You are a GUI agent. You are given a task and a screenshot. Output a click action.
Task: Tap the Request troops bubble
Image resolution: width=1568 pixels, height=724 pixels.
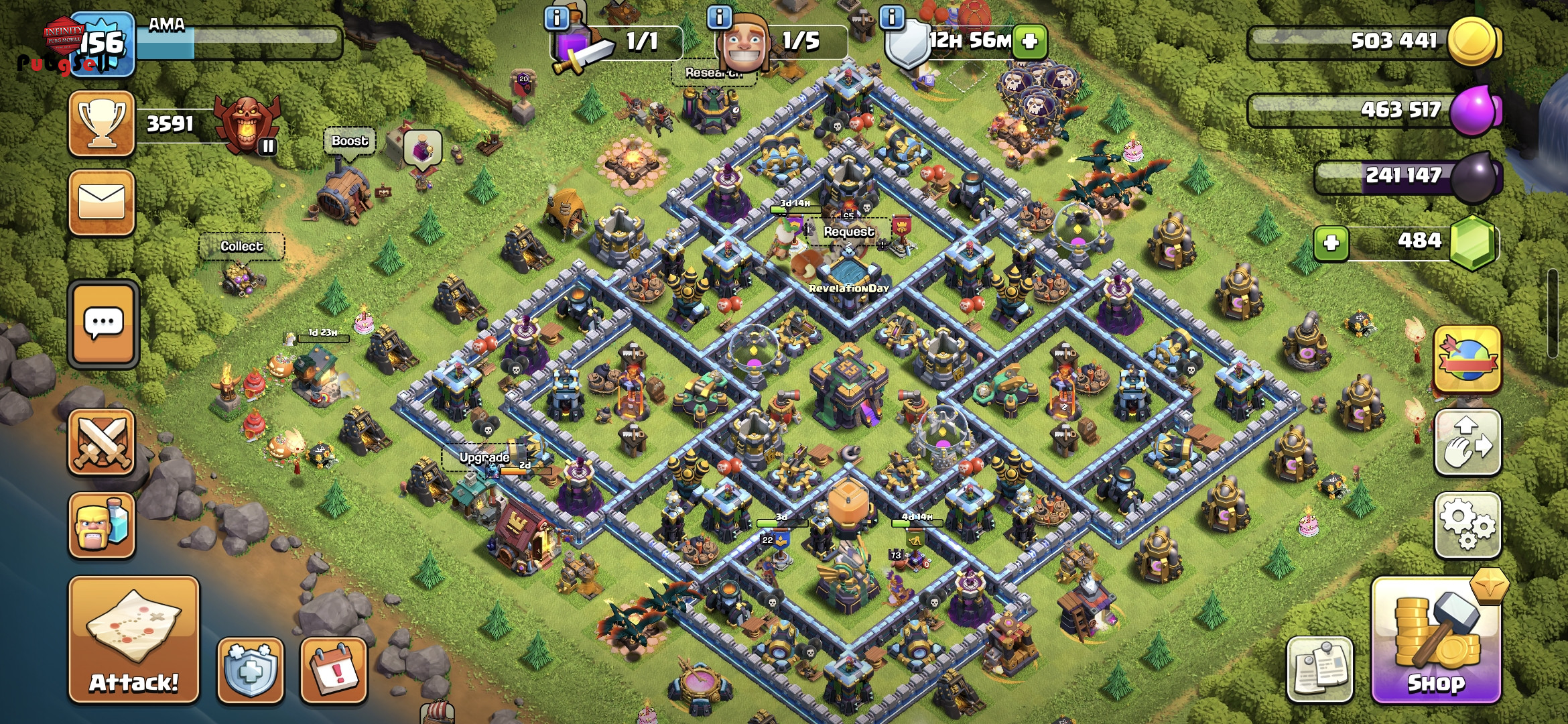[x=848, y=232]
